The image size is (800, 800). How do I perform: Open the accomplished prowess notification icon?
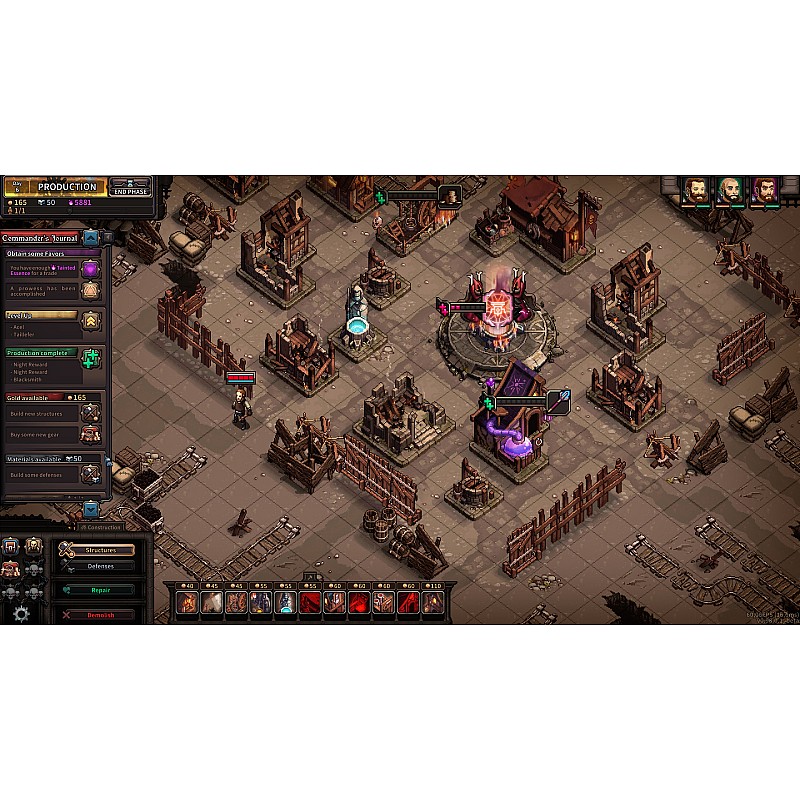[x=91, y=290]
